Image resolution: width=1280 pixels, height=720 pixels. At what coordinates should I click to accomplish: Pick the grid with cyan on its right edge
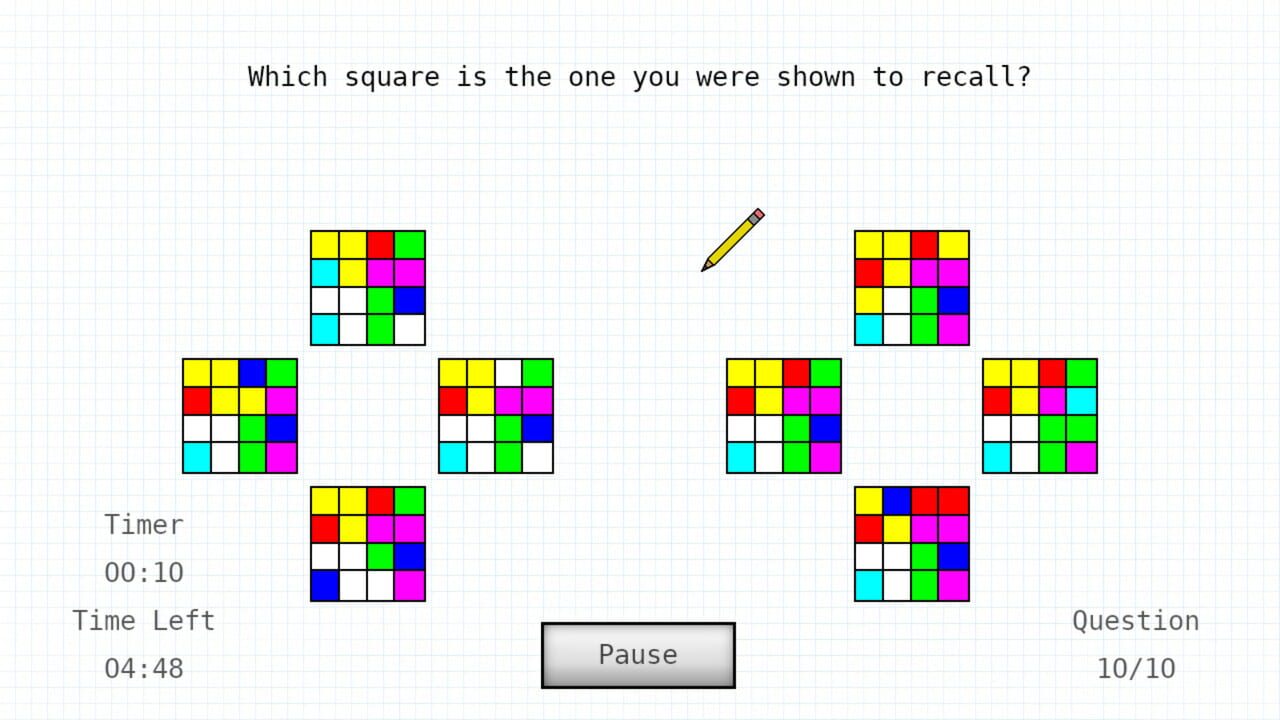click(x=1039, y=415)
